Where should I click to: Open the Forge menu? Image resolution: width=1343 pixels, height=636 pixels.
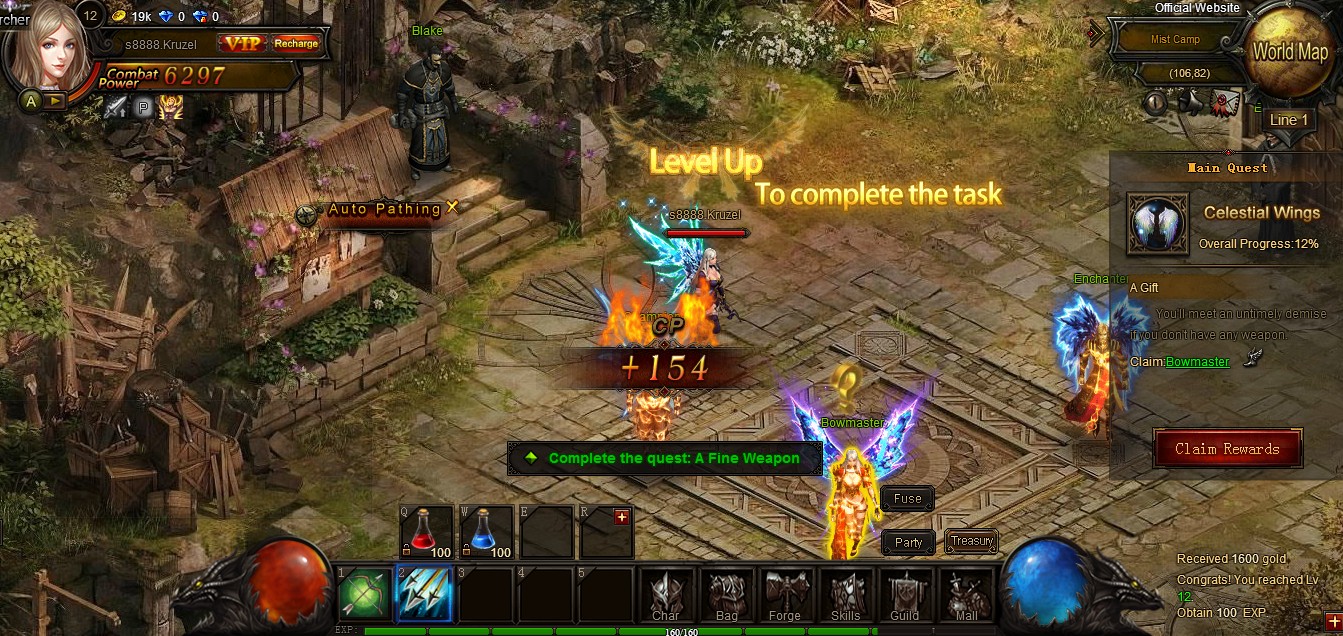click(x=785, y=597)
